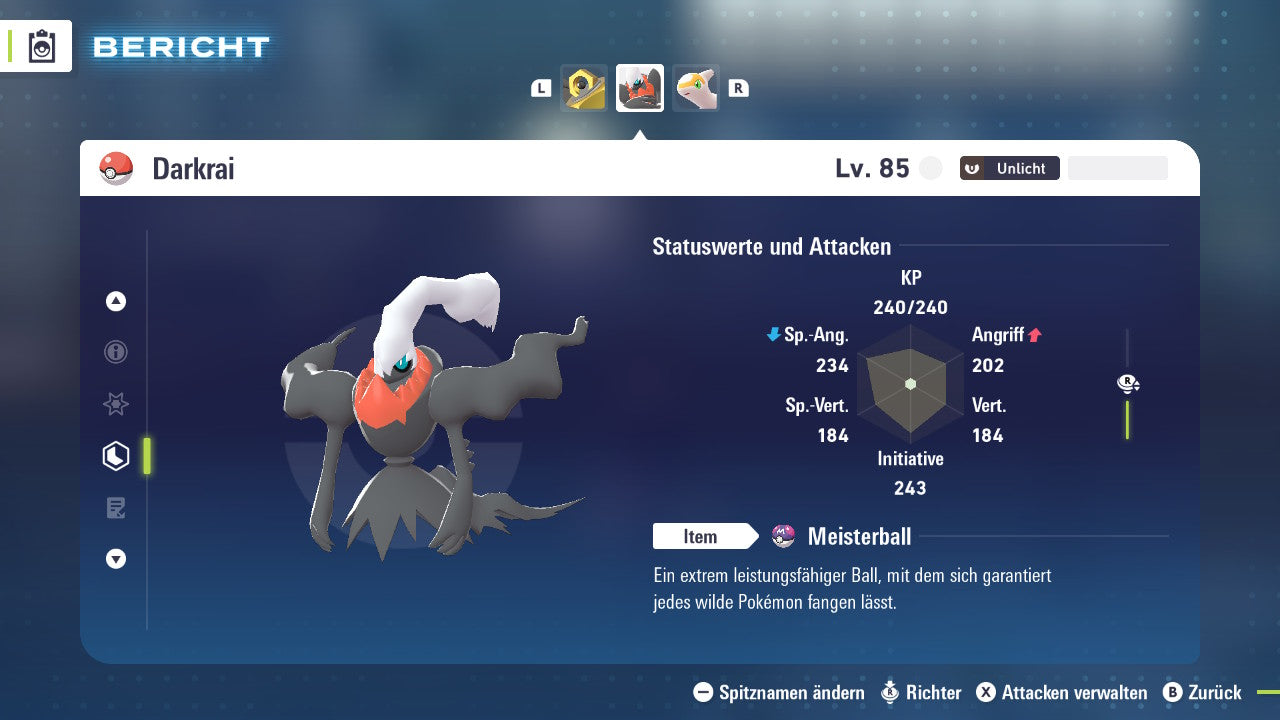Click the R-stick icon near the gauge

point(1128,383)
